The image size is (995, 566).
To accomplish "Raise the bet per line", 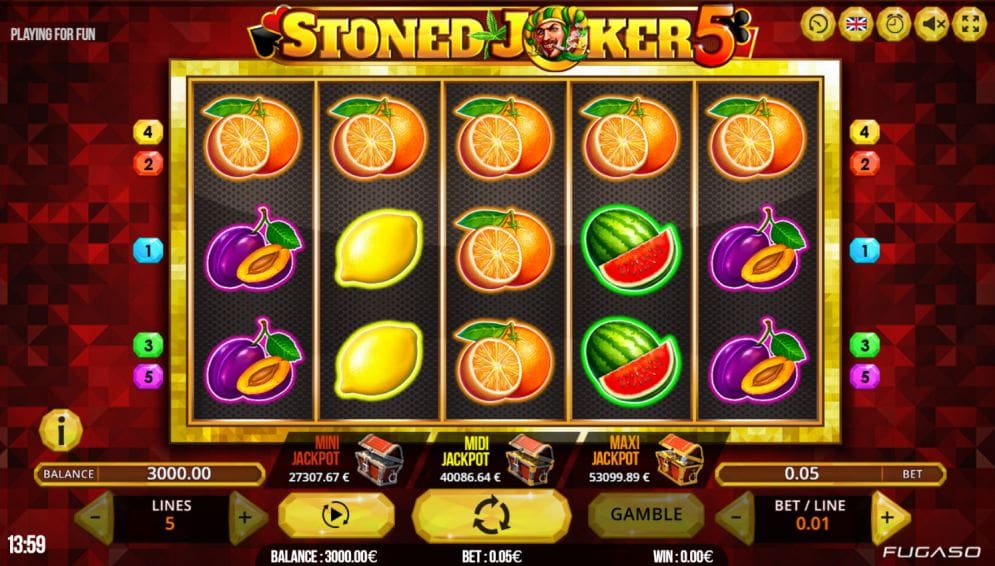I will pyautogui.click(x=887, y=517).
